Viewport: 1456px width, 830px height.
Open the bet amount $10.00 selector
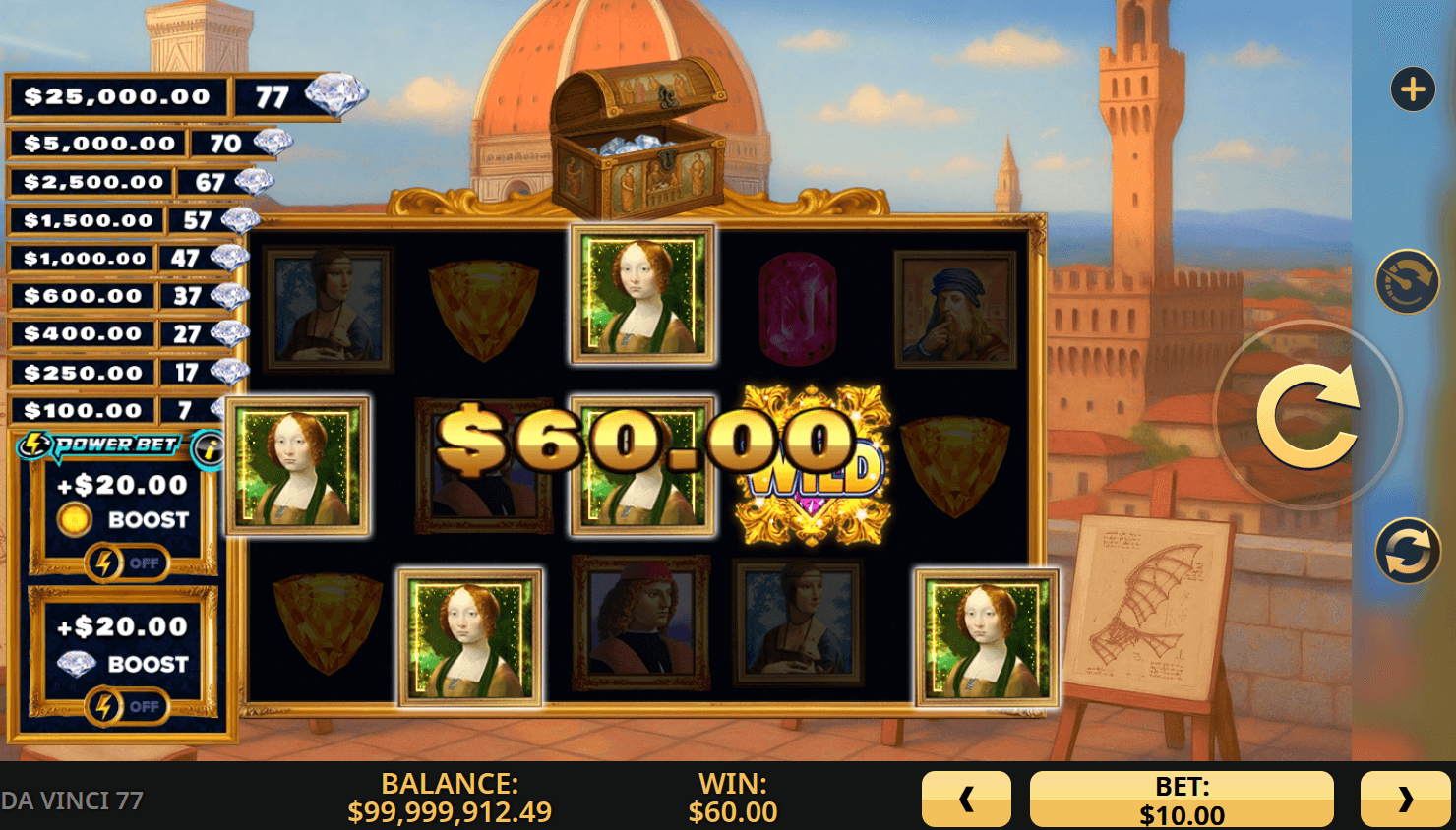coord(1182,800)
